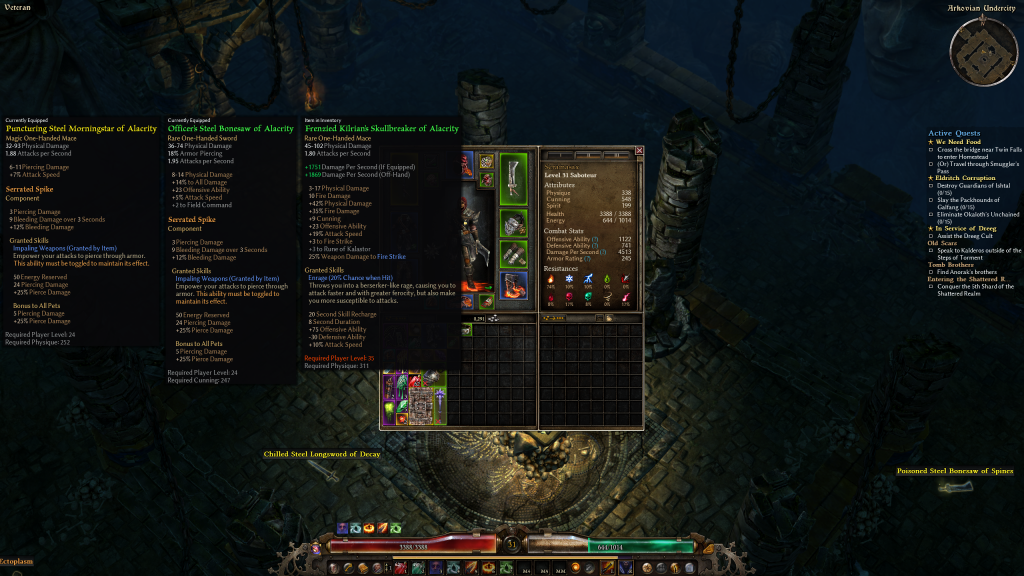Pick up Poisoned Steel Bonesaw of Spines label
The width and height of the screenshot is (1024, 576).
955,470
